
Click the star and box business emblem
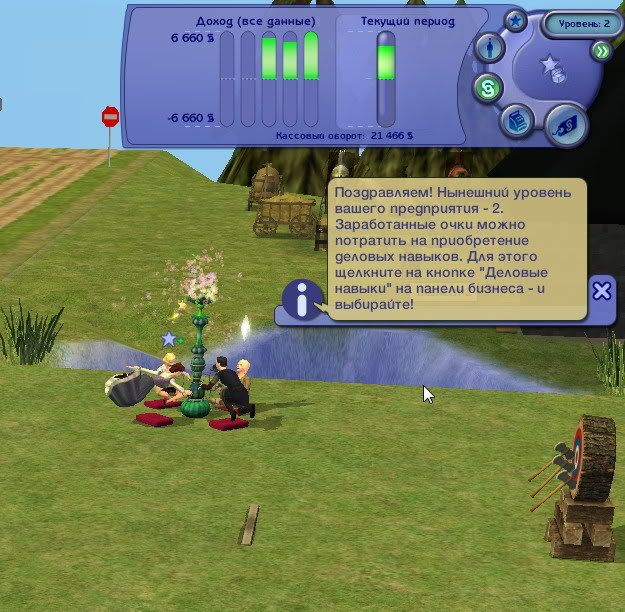pos(553,70)
